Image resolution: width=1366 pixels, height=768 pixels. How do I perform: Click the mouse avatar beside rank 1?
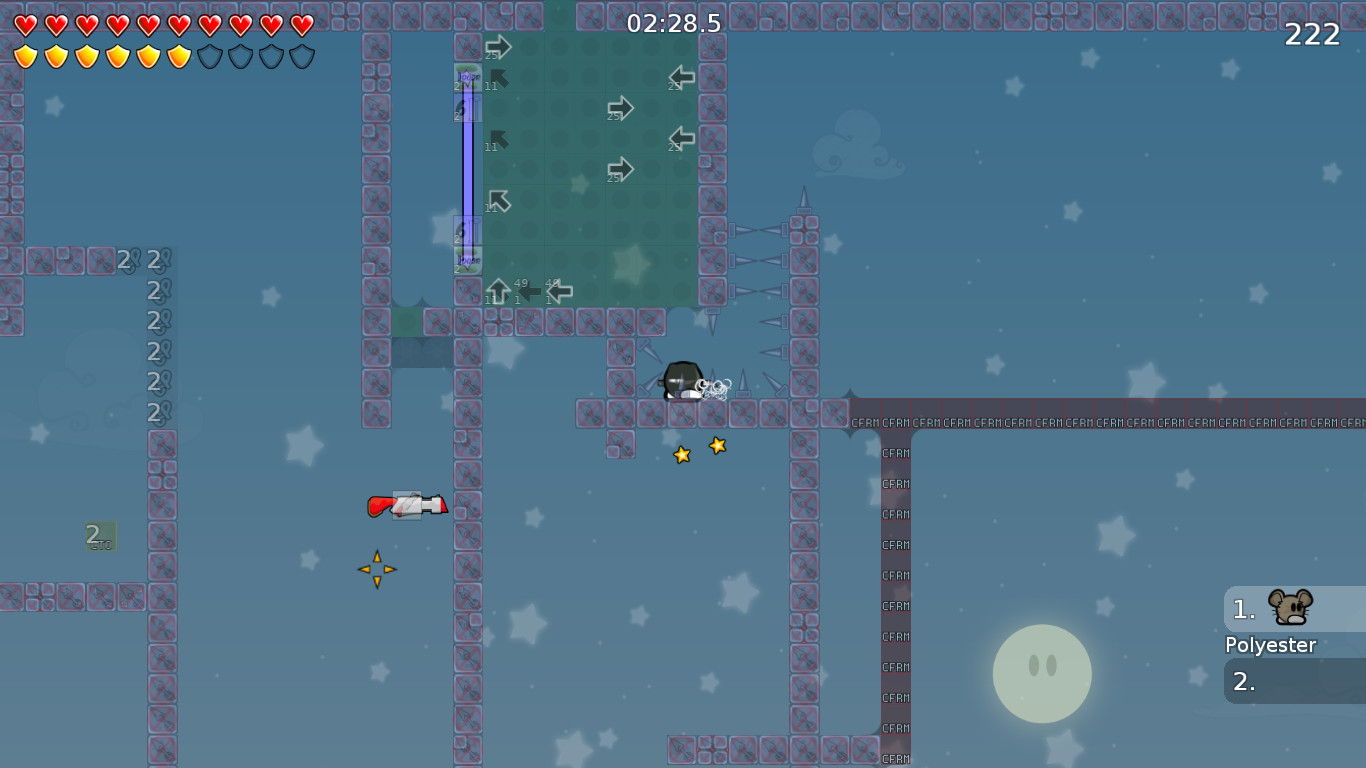point(1288,606)
